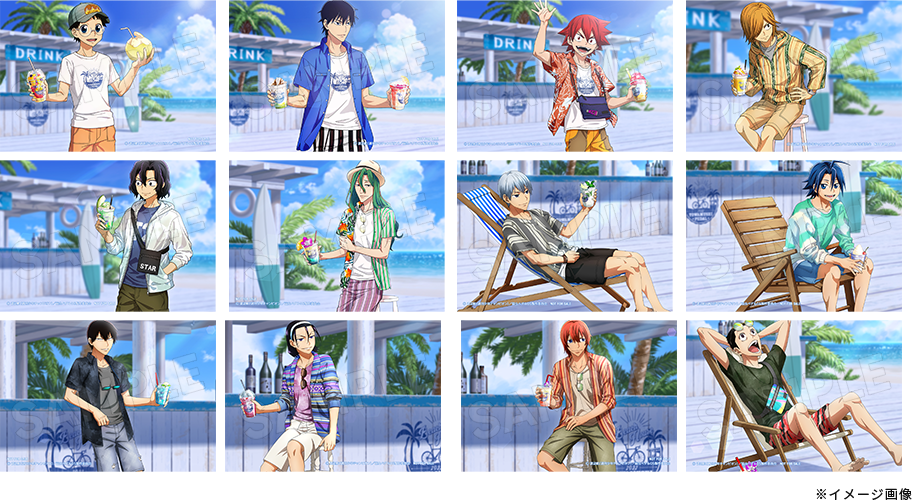View the character lounging with arms behind head
This screenshot has height=500, width=912.
(793, 396)
